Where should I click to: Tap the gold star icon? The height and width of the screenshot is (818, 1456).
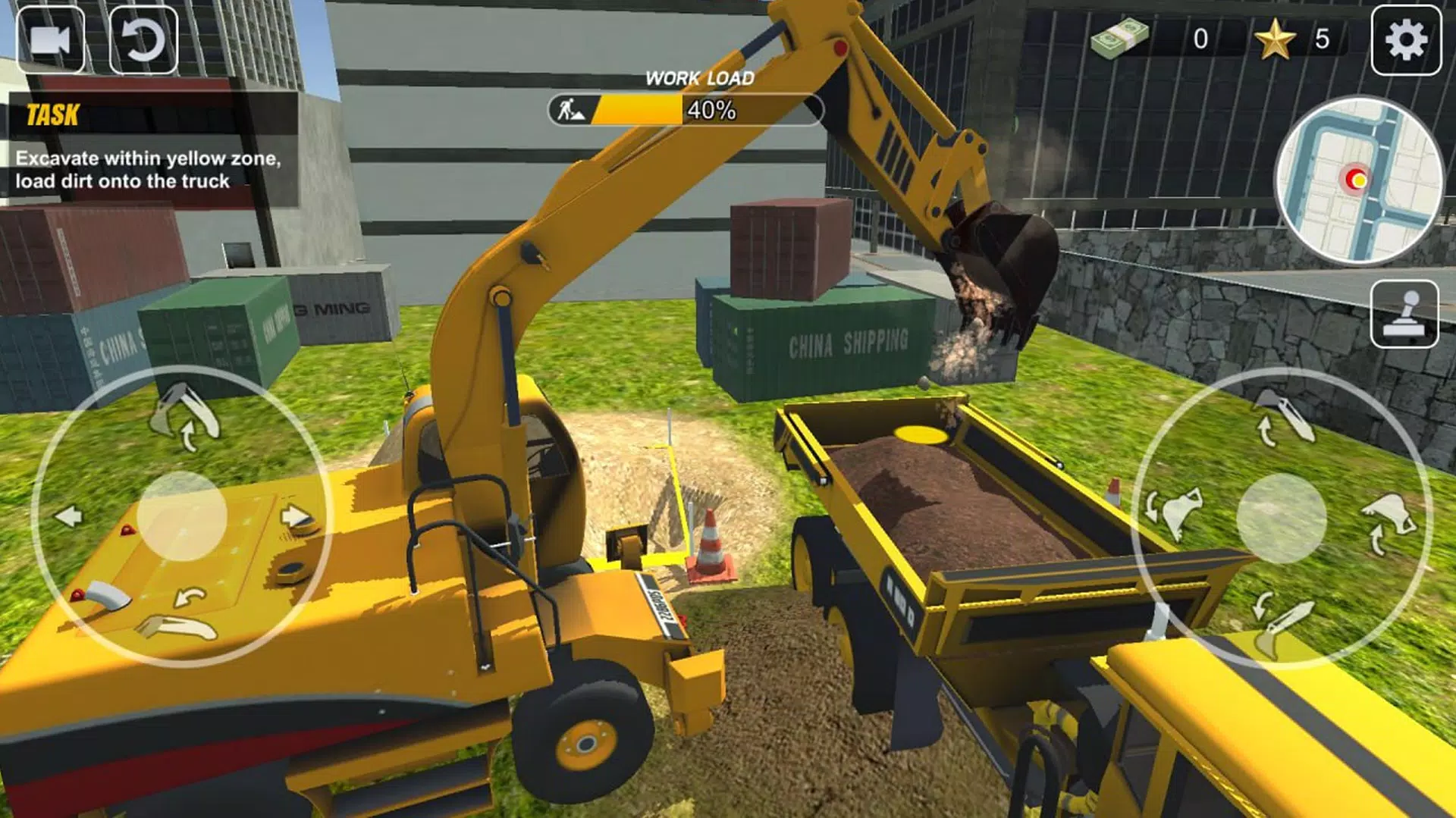pos(1275,39)
